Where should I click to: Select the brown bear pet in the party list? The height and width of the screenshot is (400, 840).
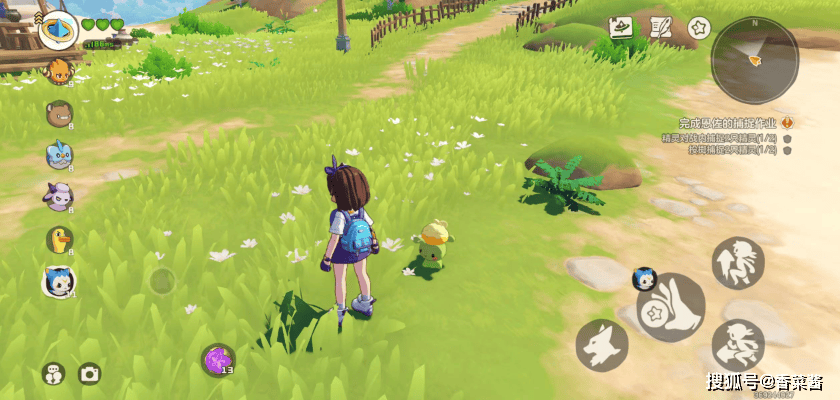[x=59, y=113]
